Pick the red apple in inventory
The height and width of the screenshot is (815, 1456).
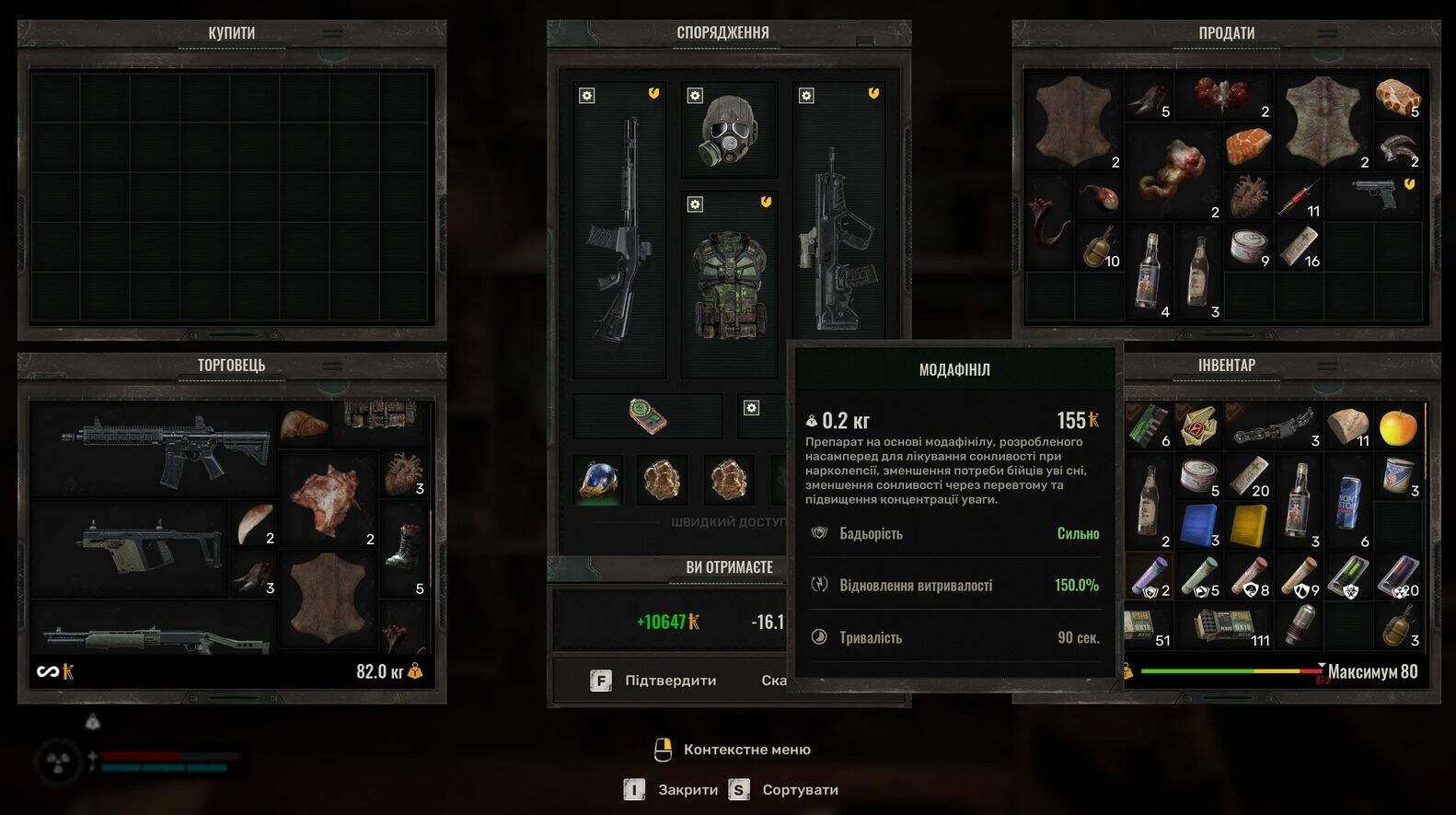click(1398, 426)
